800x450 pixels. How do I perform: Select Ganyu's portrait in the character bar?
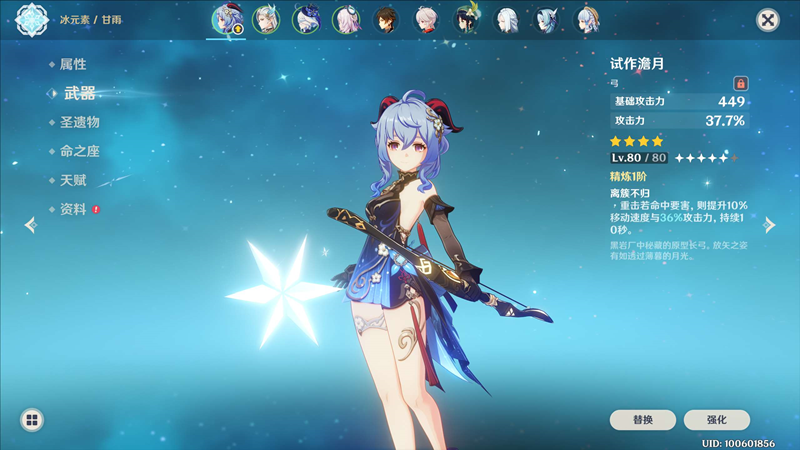click(226, 19)
